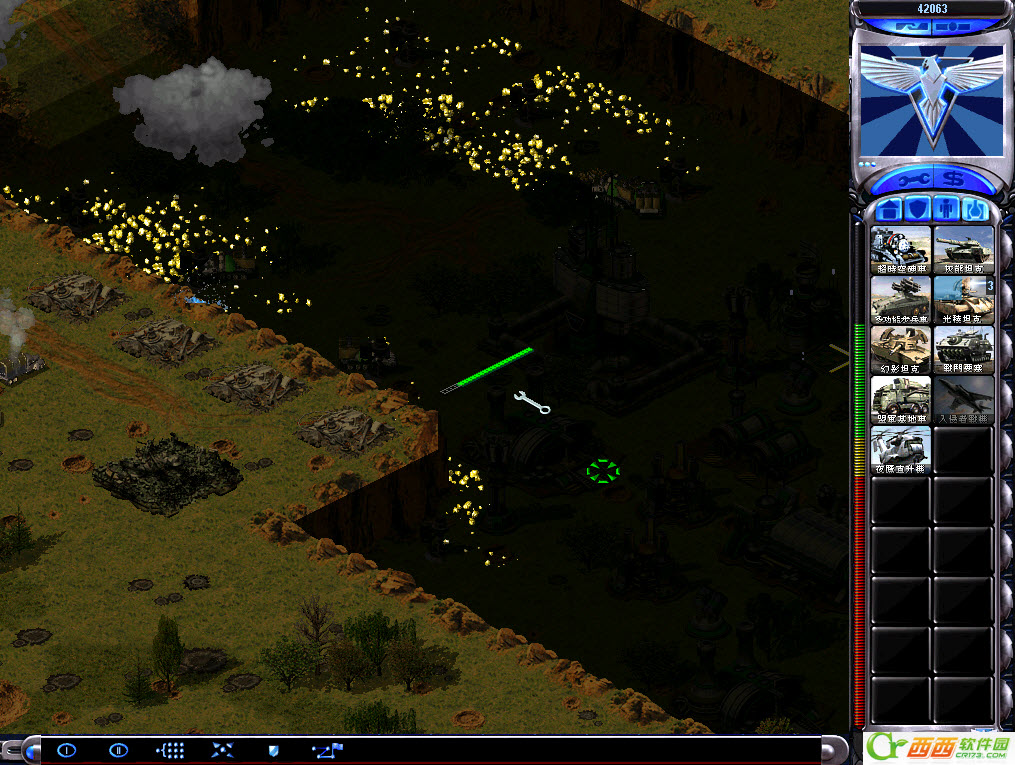Select team two on the command bar

coord(118,750)
